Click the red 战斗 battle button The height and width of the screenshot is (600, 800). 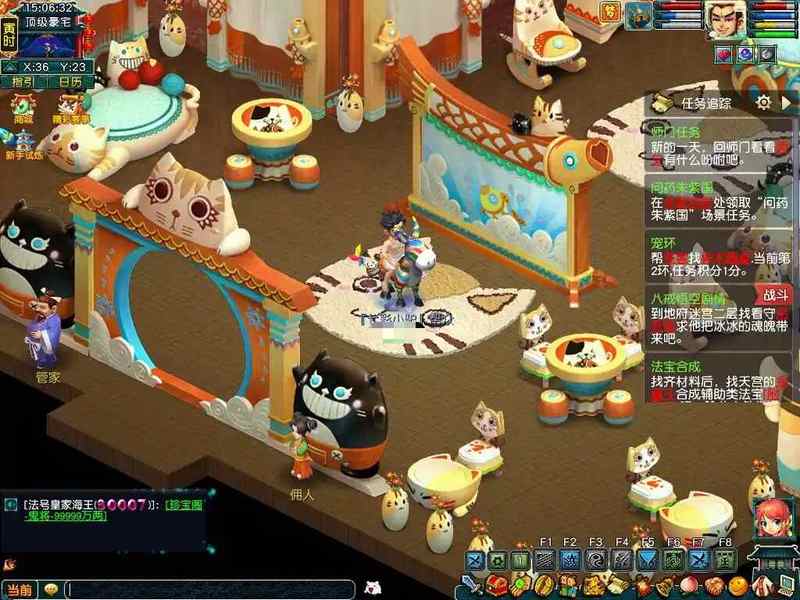(x=775, y=294)
